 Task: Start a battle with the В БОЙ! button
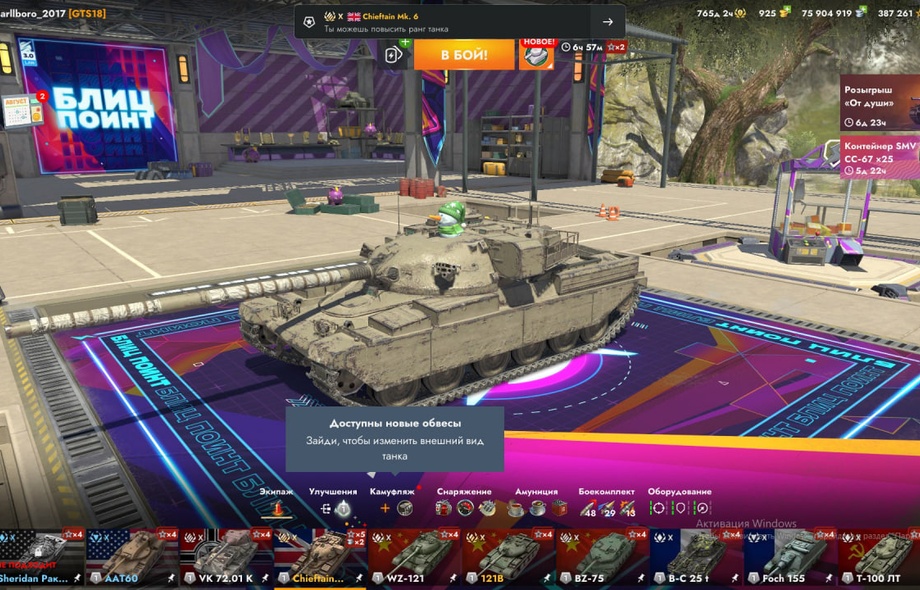[464, 53]
